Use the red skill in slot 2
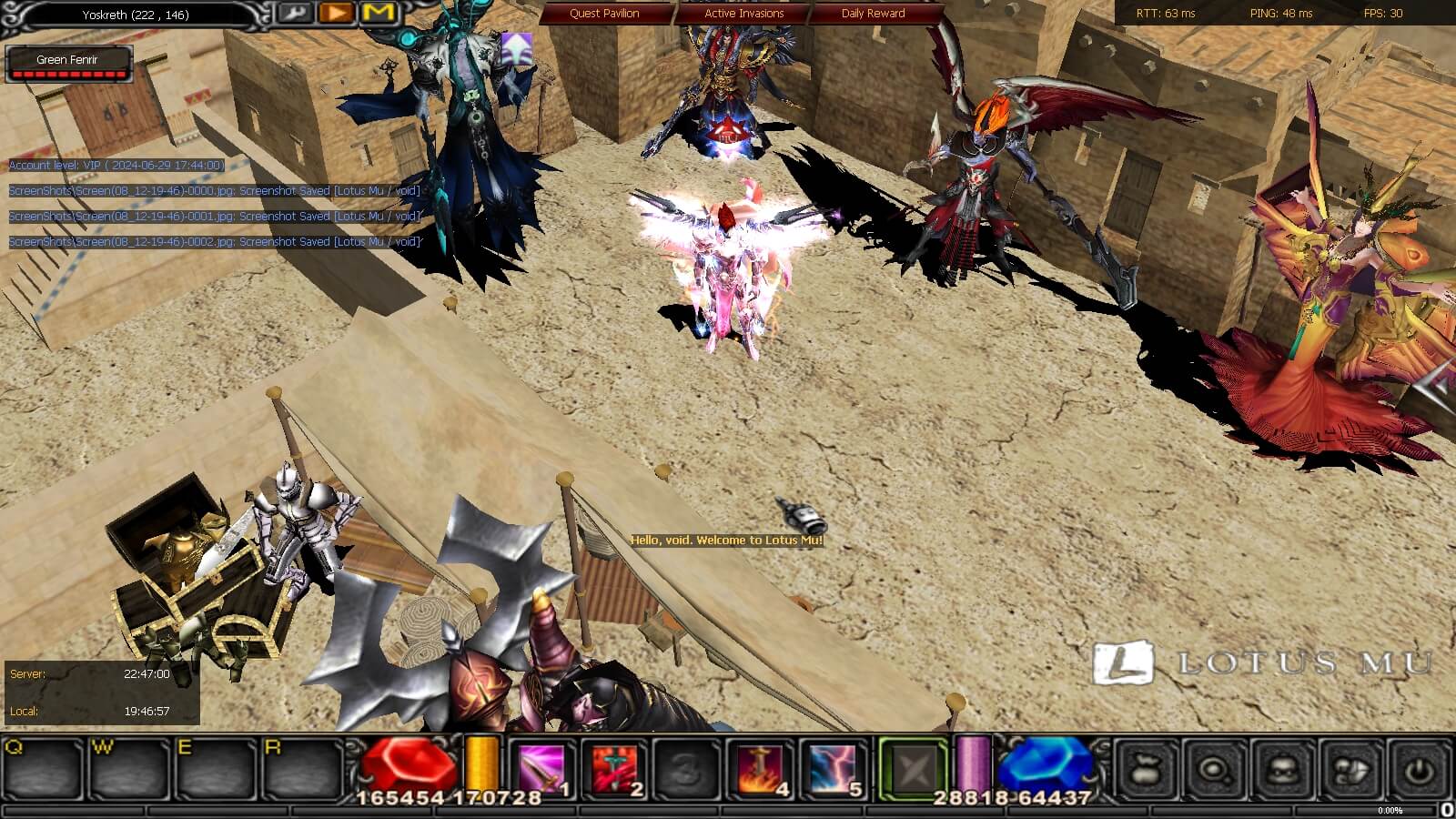The image size is (1456, 819). pyautogui.click(x=613, y=768)
